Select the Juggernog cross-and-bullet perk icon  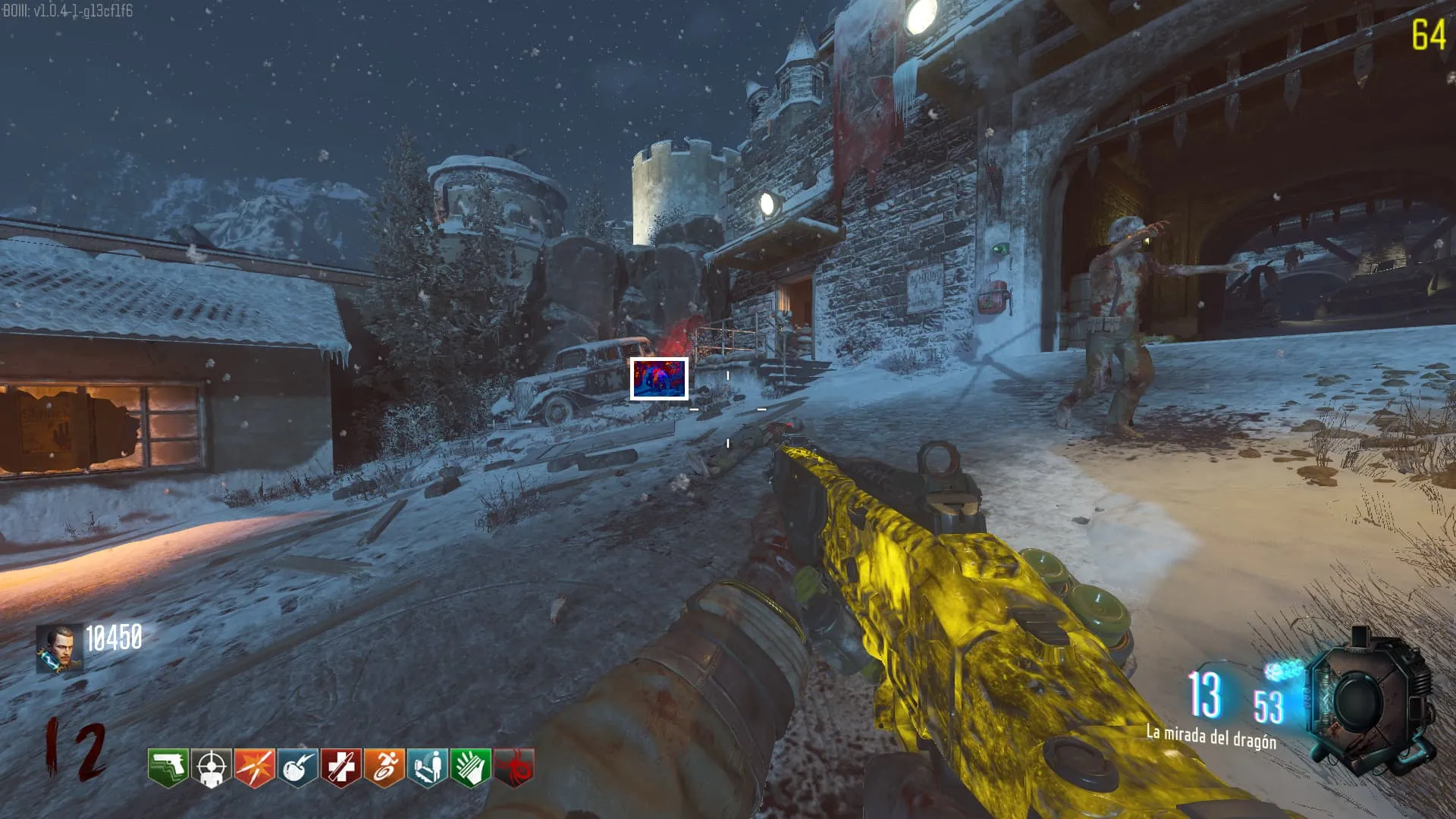coord(341,767)
